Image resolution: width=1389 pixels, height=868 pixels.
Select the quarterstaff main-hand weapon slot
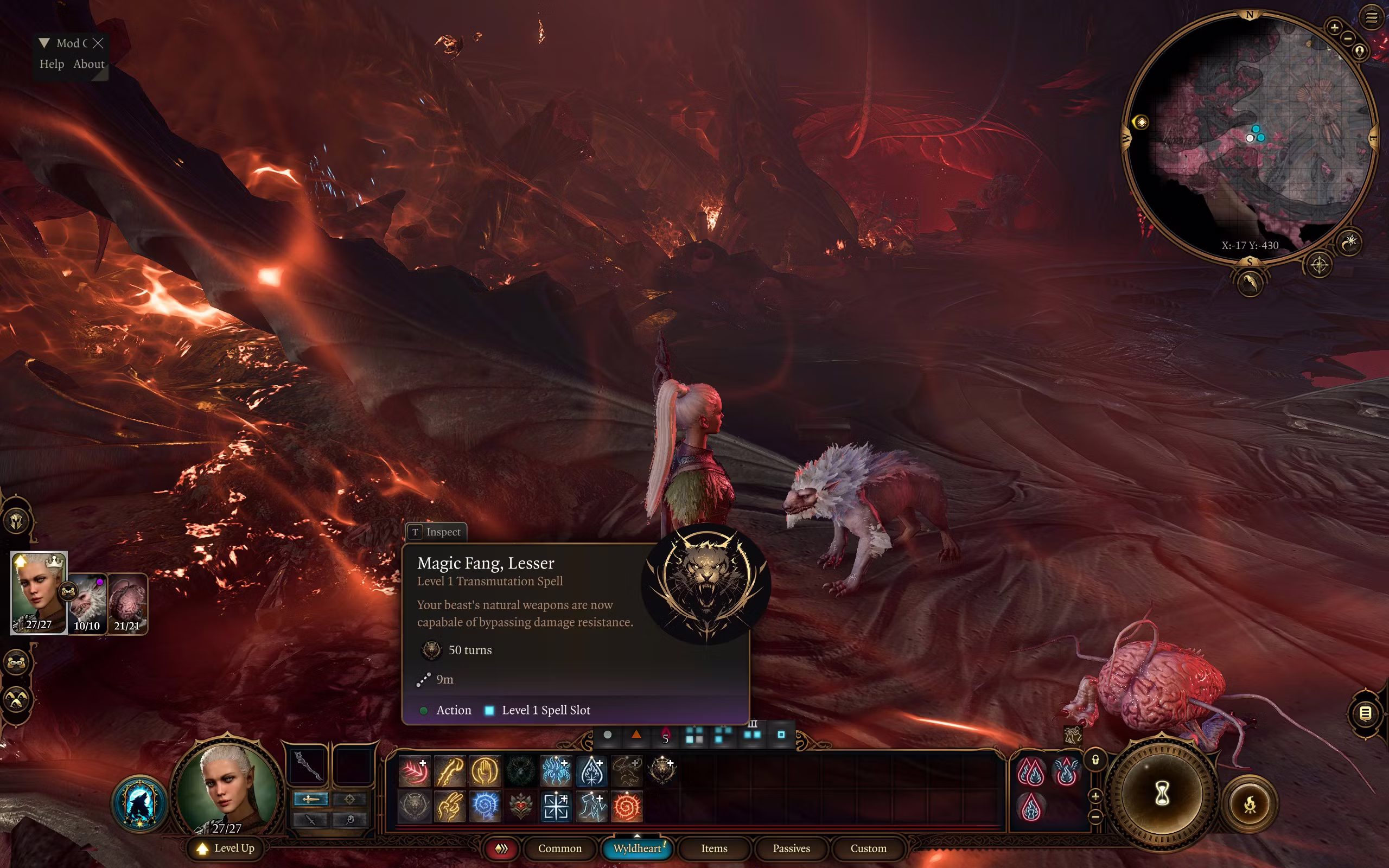point(308,765)
